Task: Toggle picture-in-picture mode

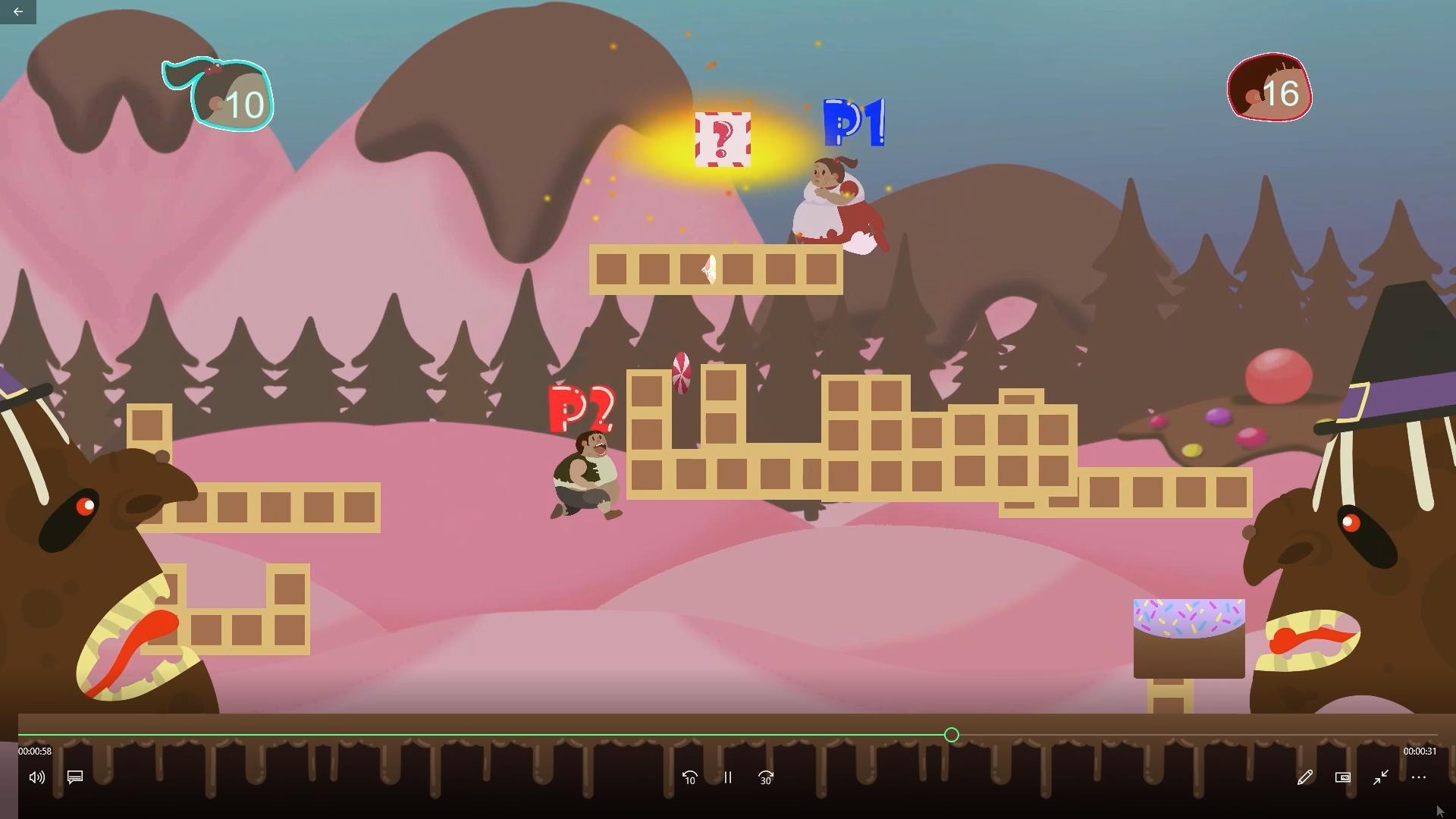Action: tap(1341, 777)
